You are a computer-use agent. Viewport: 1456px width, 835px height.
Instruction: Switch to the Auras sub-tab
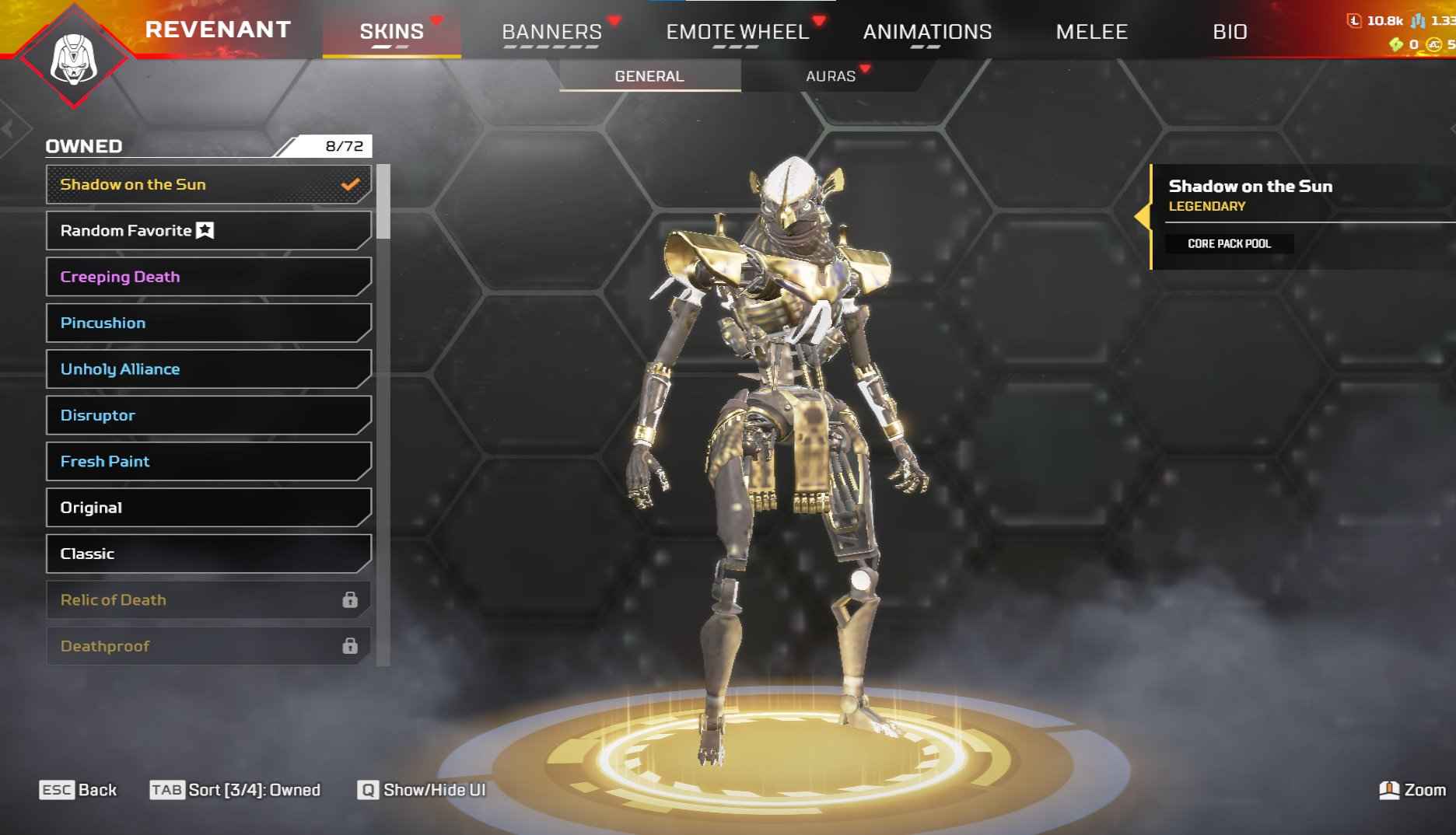click(830, 76)
